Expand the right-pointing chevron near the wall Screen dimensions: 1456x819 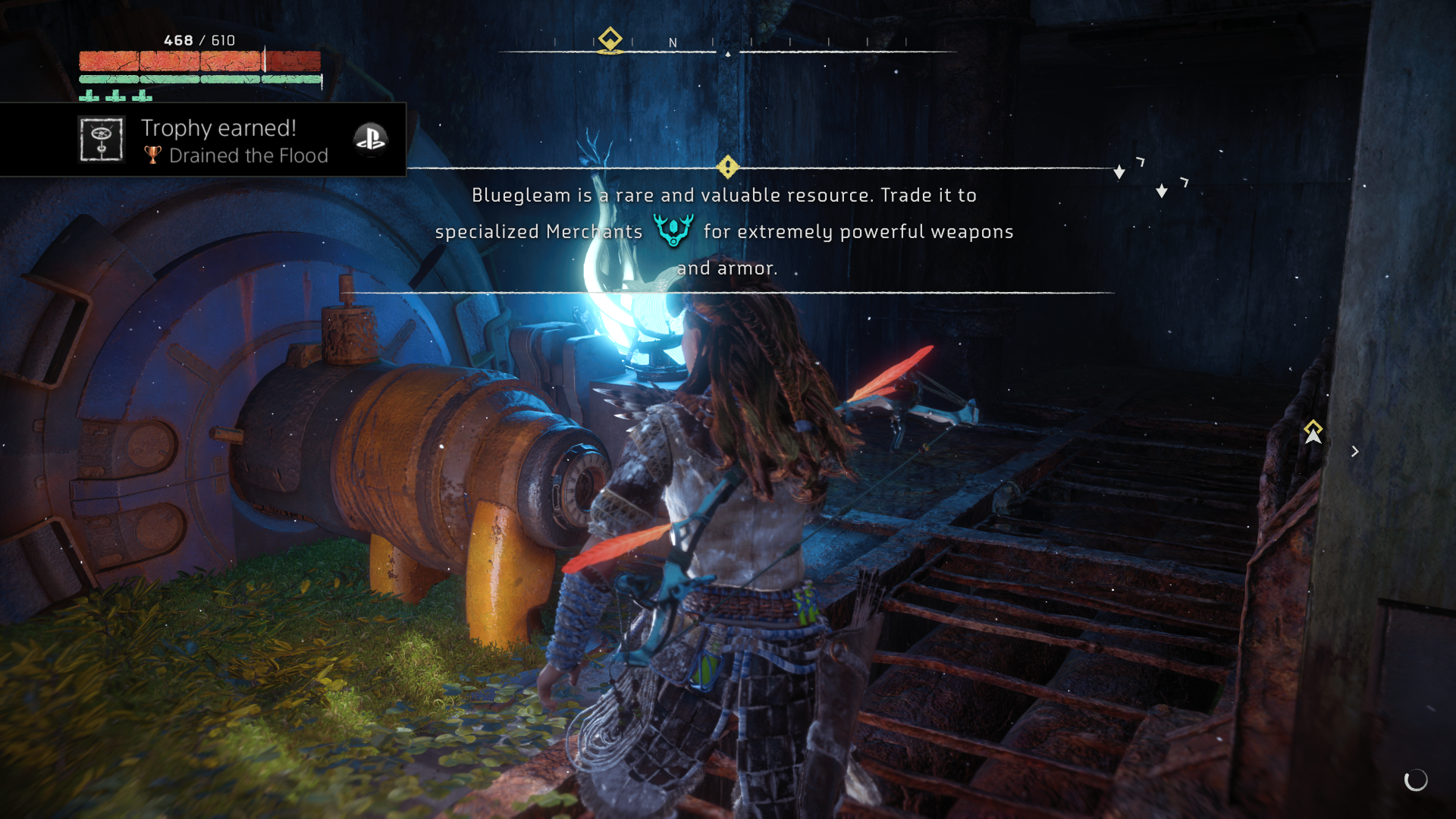tap(1355, 451)
